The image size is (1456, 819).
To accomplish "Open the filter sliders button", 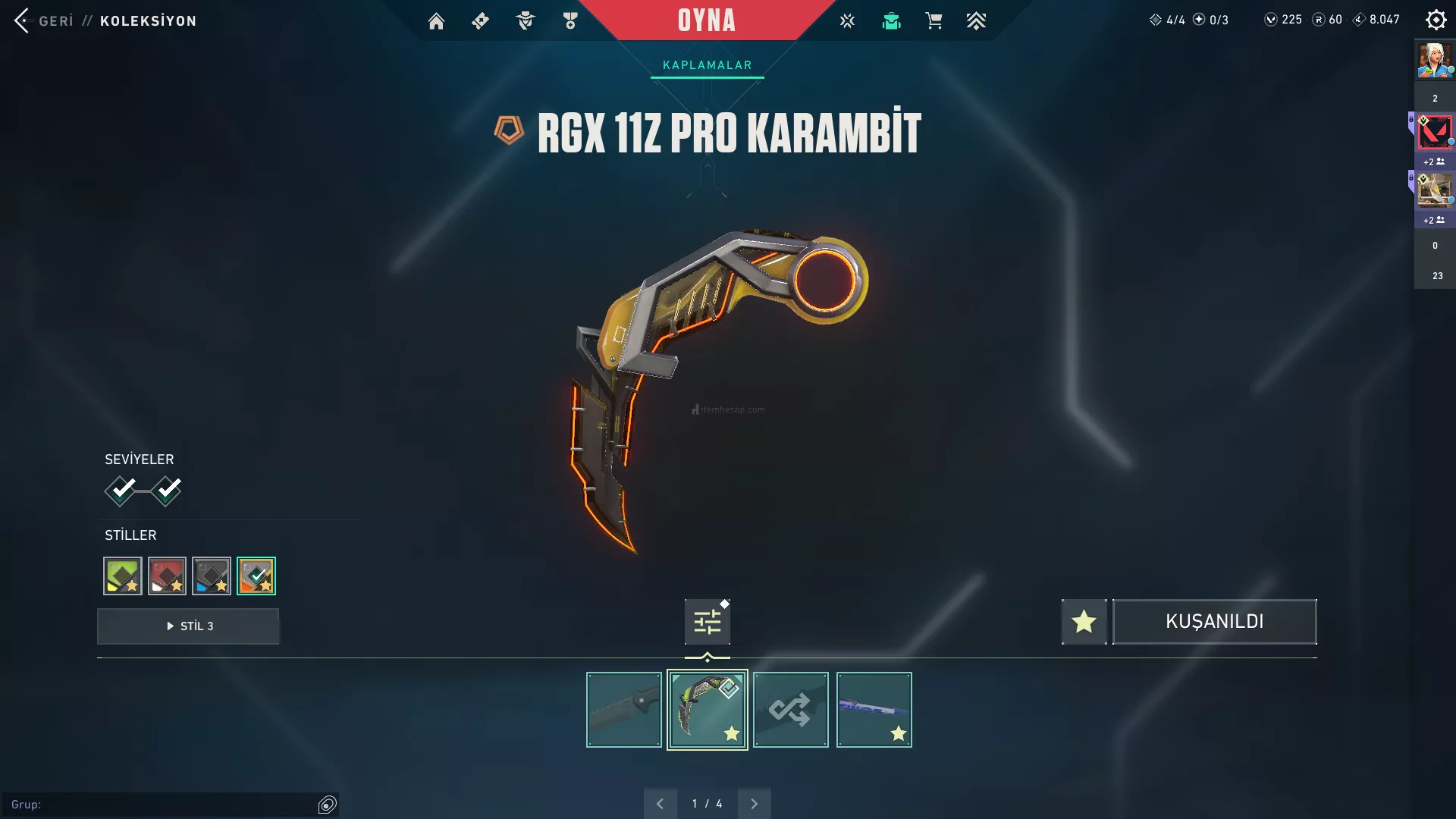I will tap(707, 622).
